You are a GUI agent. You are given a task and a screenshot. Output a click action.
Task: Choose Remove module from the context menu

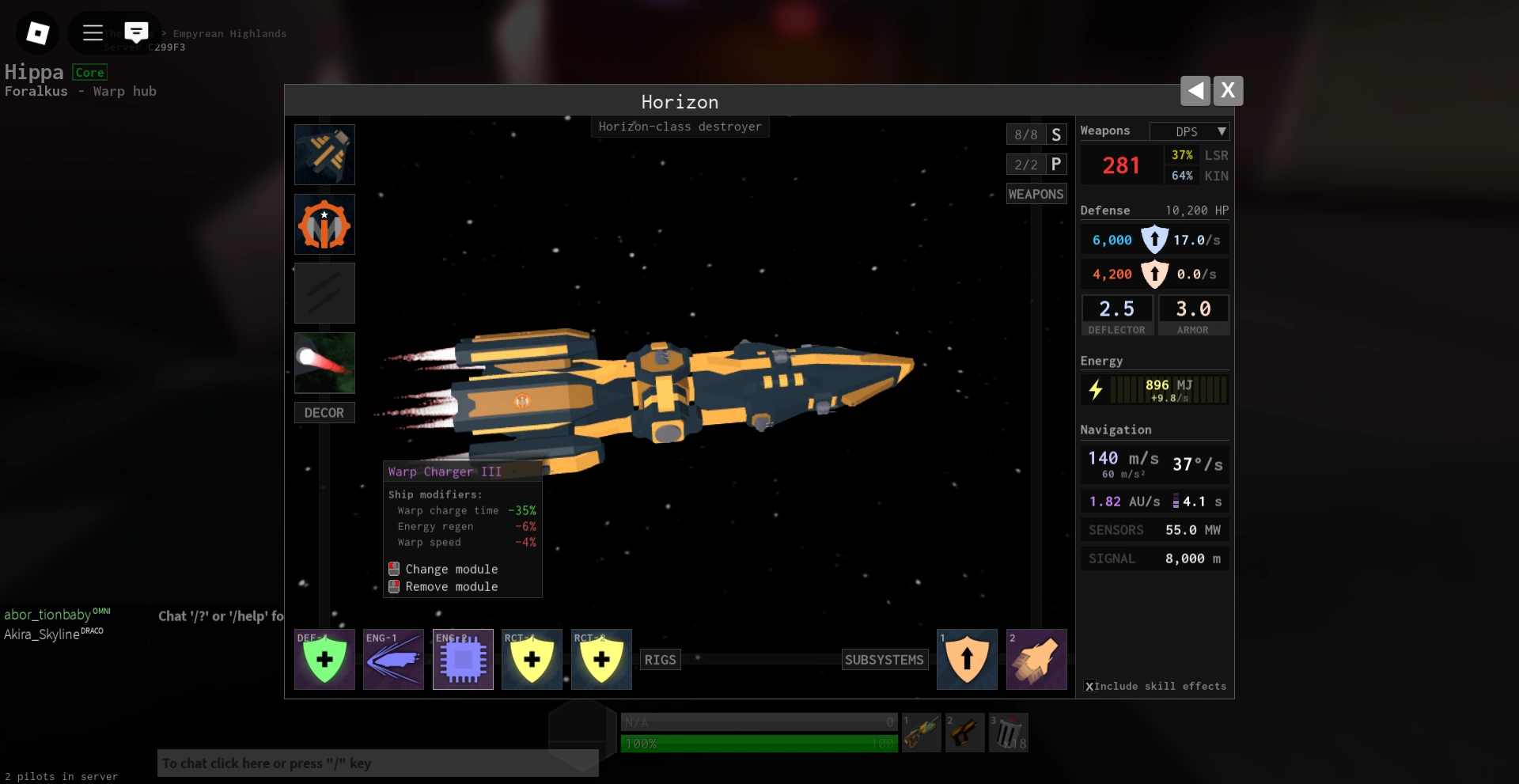coord(451,586)
